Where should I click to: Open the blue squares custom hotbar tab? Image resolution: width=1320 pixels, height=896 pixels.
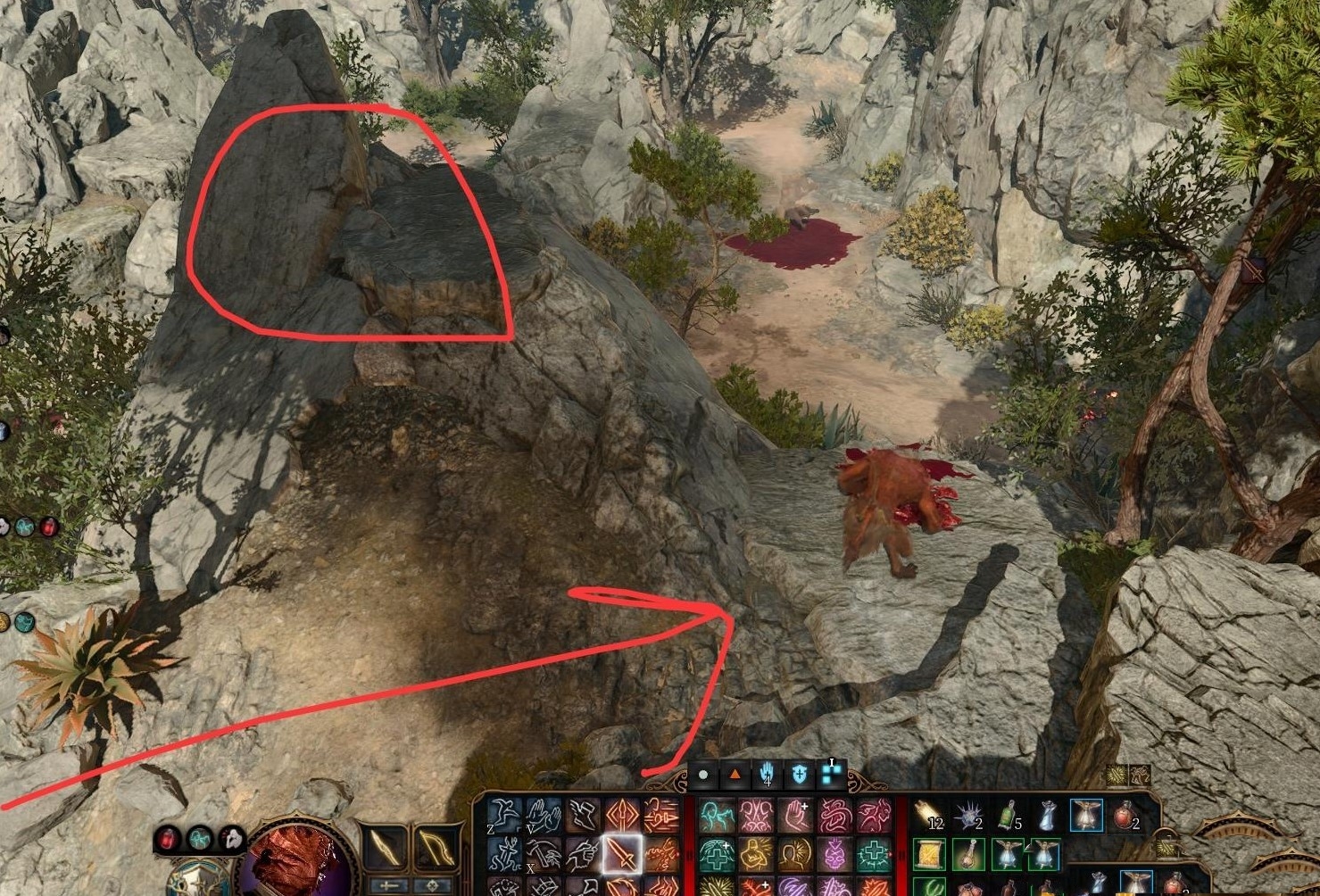coord(832,773)
